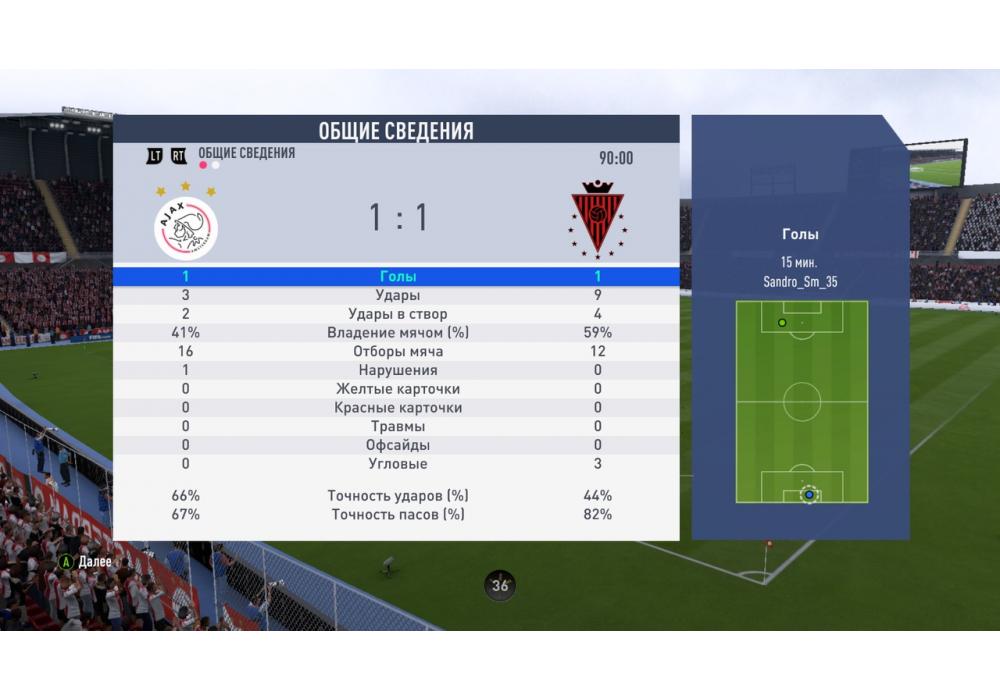Choose the Точность пасов (%) row

pyautogui.click(x=398, y=514)
